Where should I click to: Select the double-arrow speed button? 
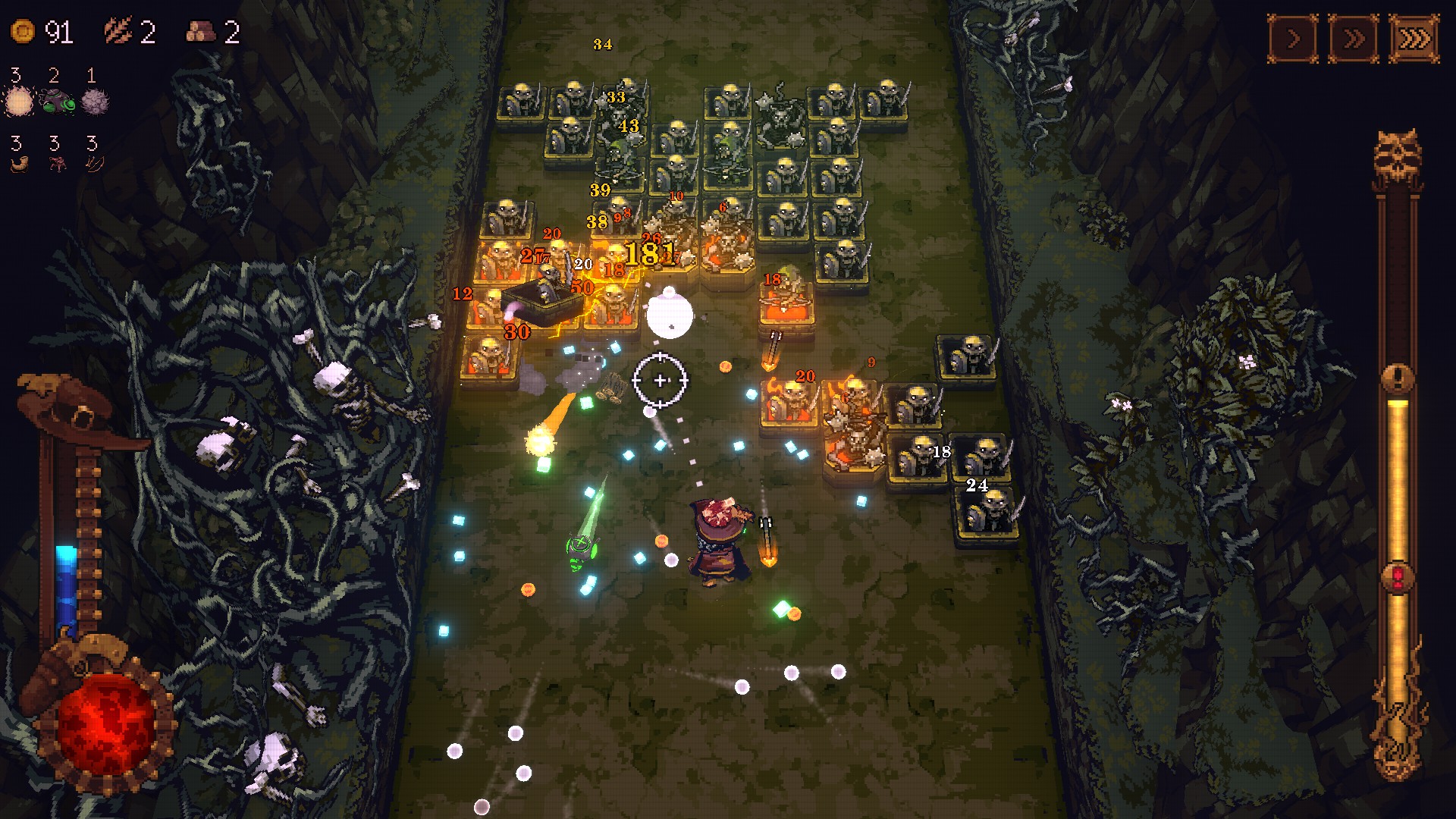[1354, 39]
